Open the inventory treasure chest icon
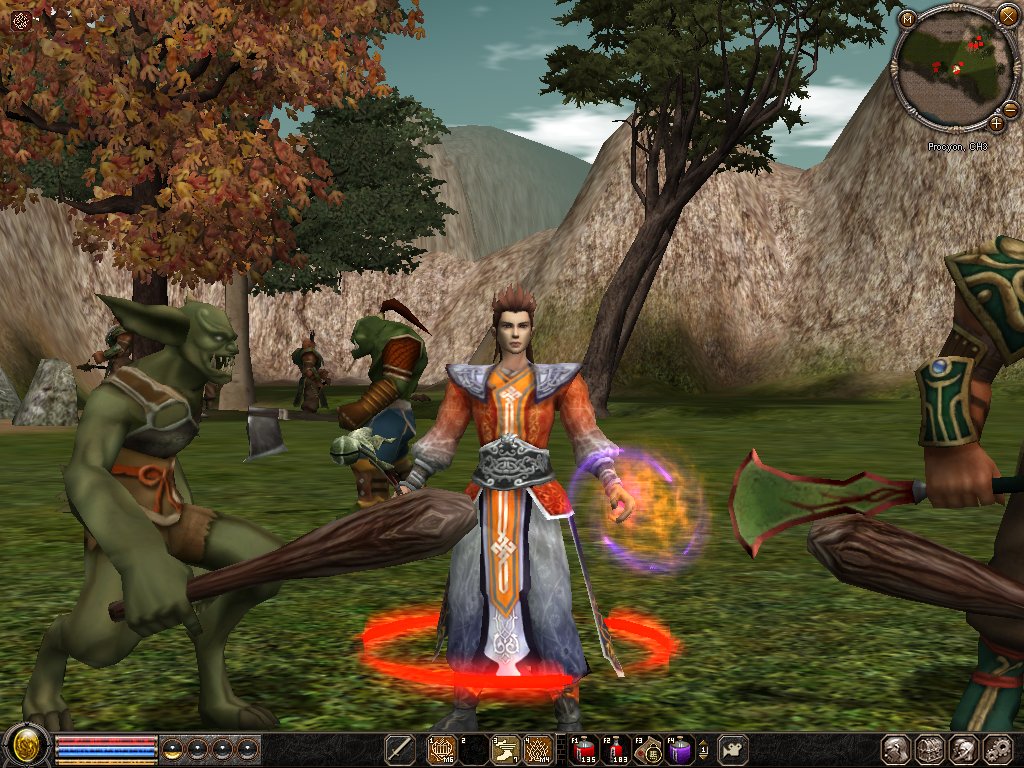The height and width of the screenshot is (768, 1024). point(930,749)
